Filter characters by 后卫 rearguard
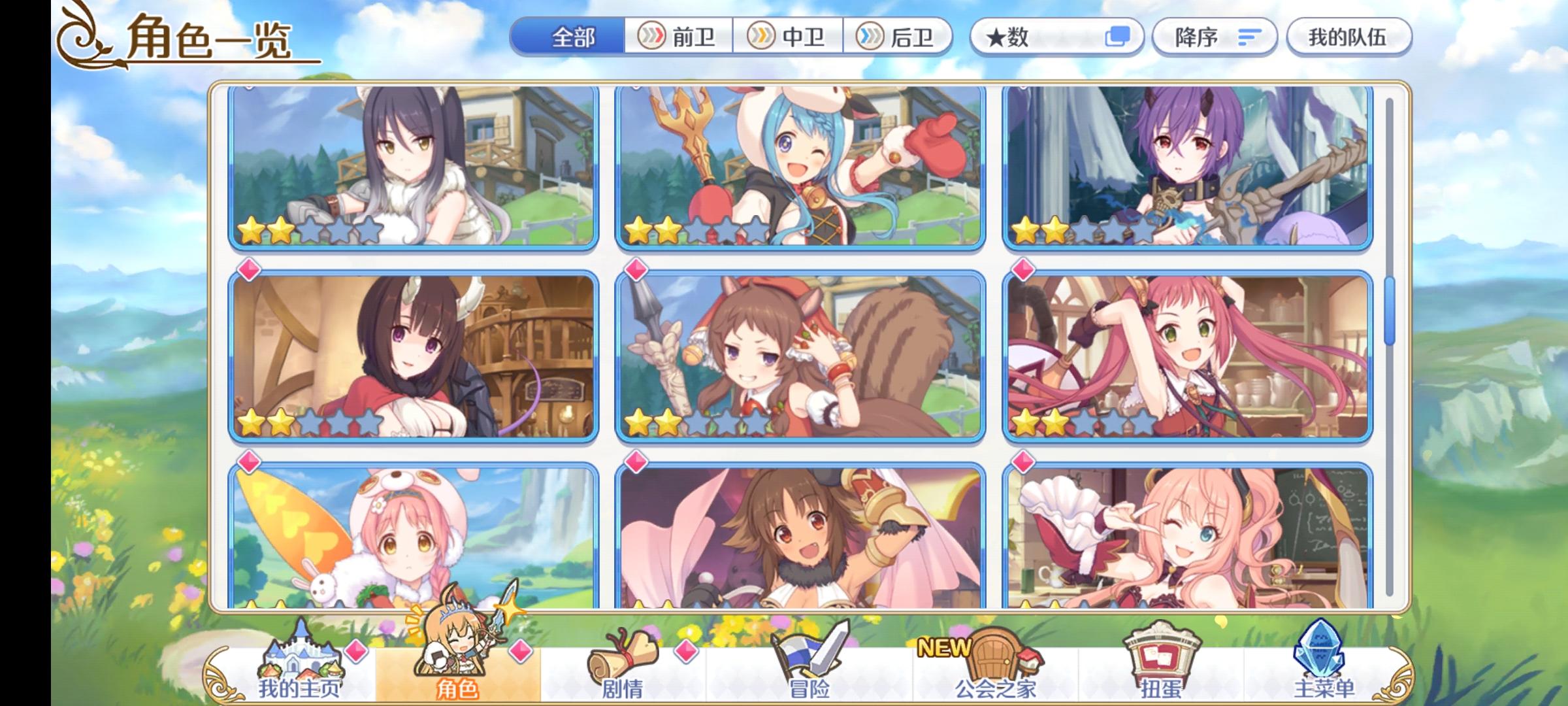 pos(902,39)
